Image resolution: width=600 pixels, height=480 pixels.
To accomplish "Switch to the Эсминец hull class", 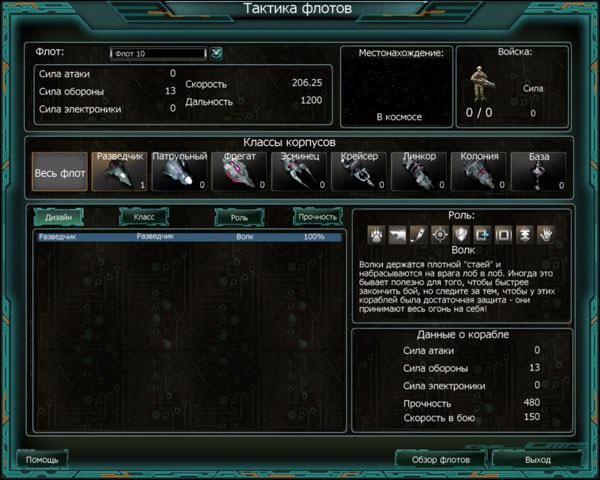I will [299, 171].
